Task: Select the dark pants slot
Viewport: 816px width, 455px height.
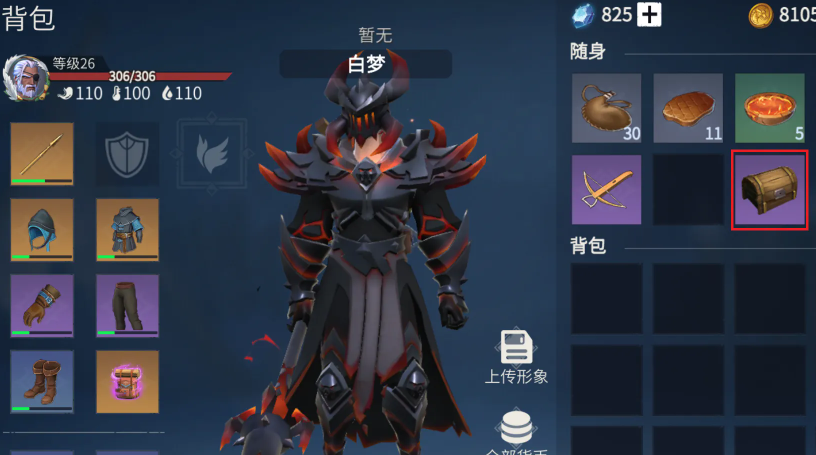Action: (x=127, y=305)
